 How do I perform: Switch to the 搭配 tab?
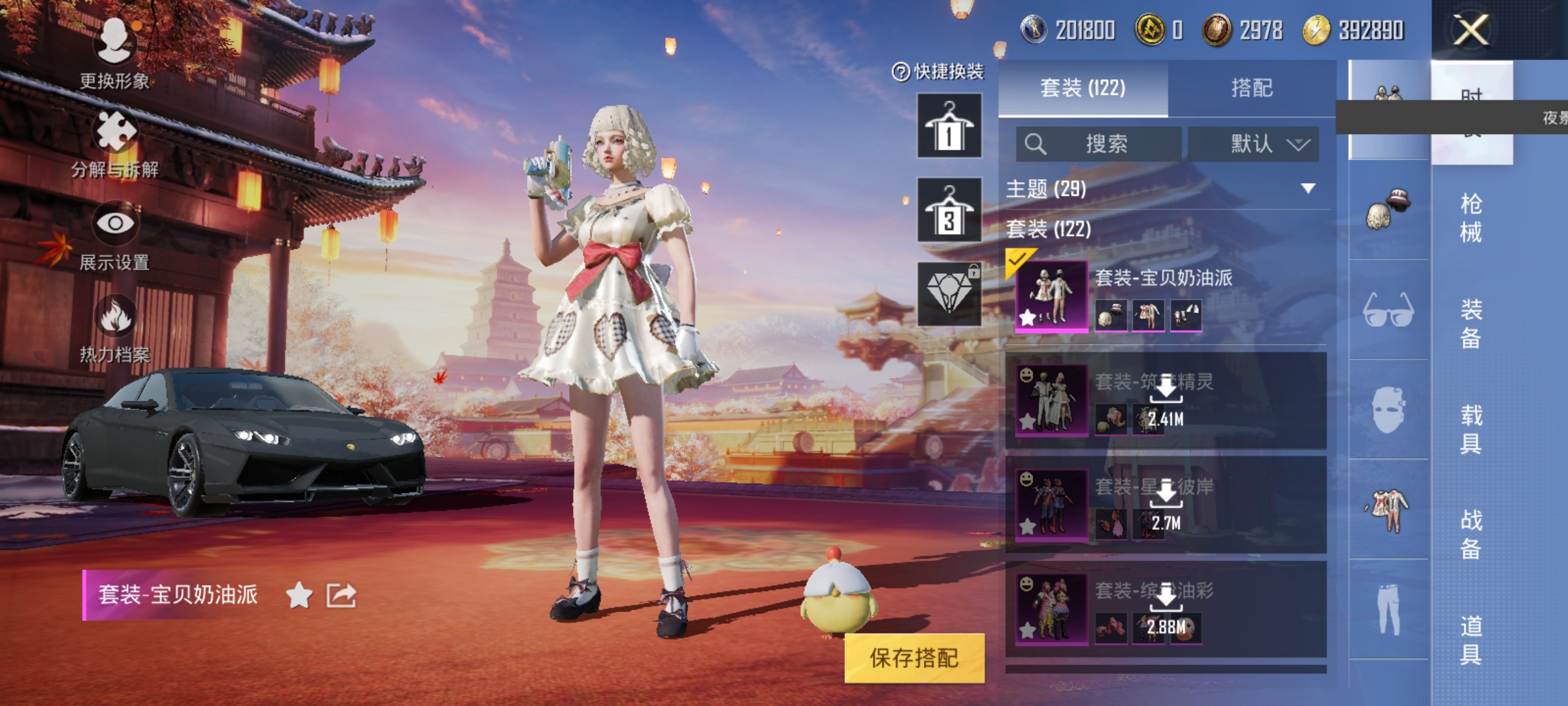1251,88
